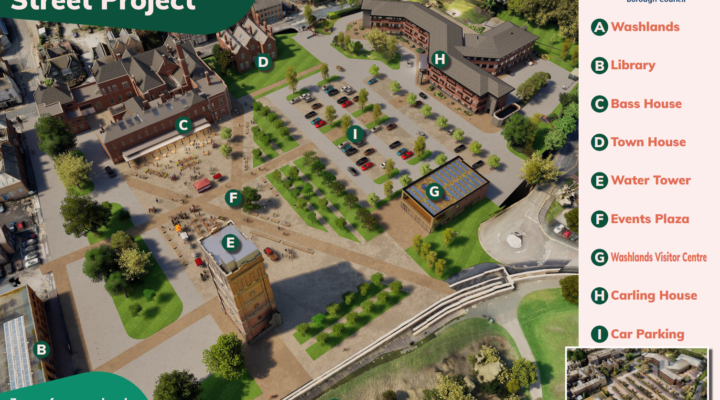Click map marker I in the car park
The height and width of the screenshot is (400, 720).
pyautogui.click(x=353, y=134)
